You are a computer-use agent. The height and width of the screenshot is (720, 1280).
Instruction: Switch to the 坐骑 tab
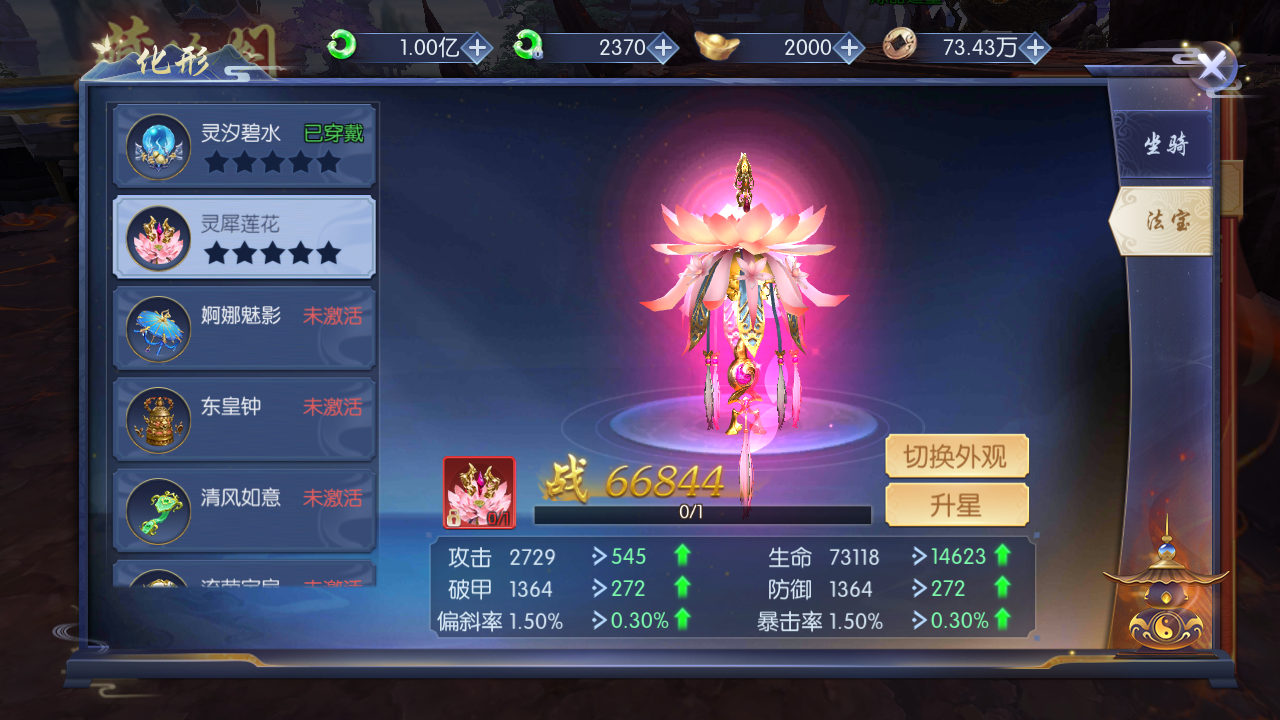point(1165,145)
